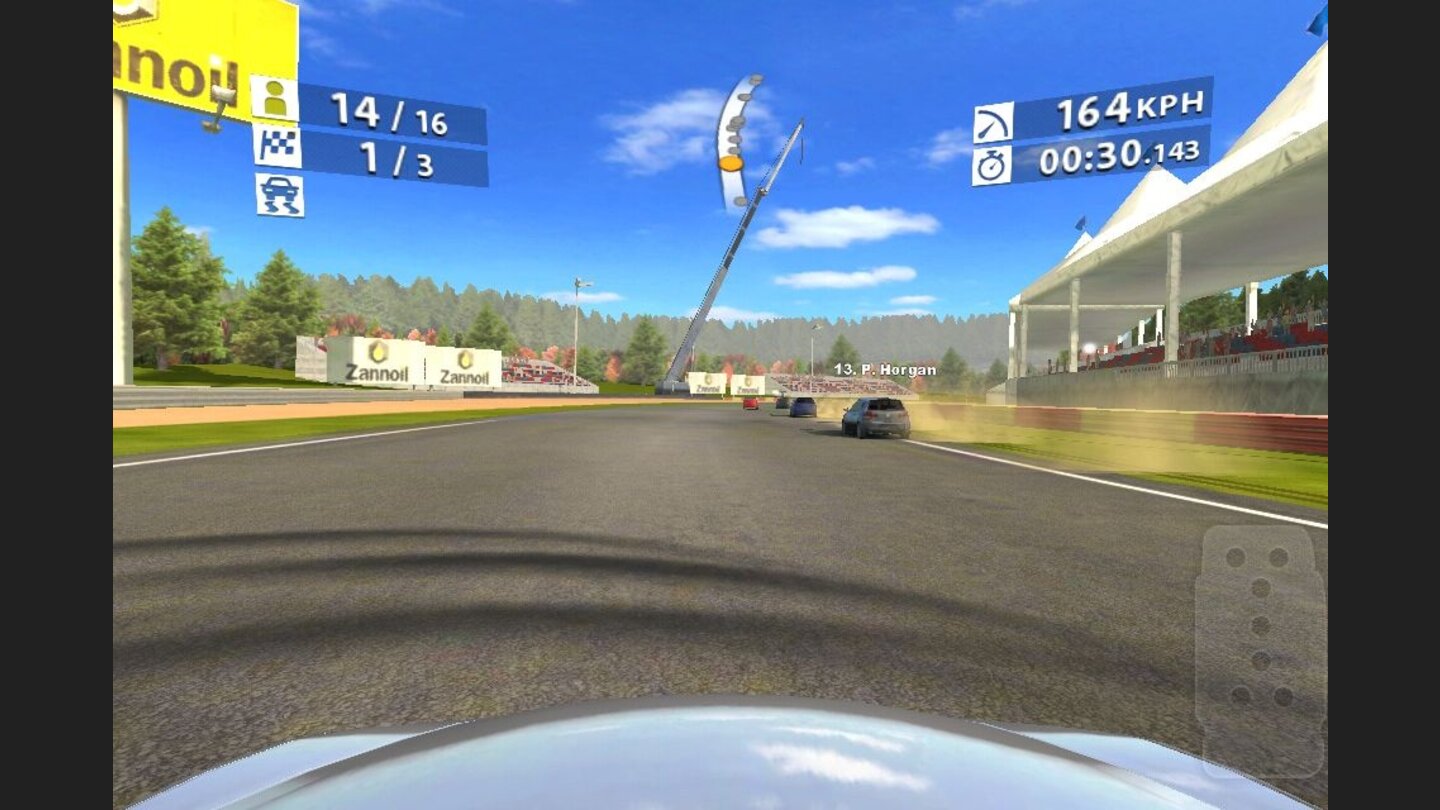Click the driver position icon on the HUD

point(277,99)
